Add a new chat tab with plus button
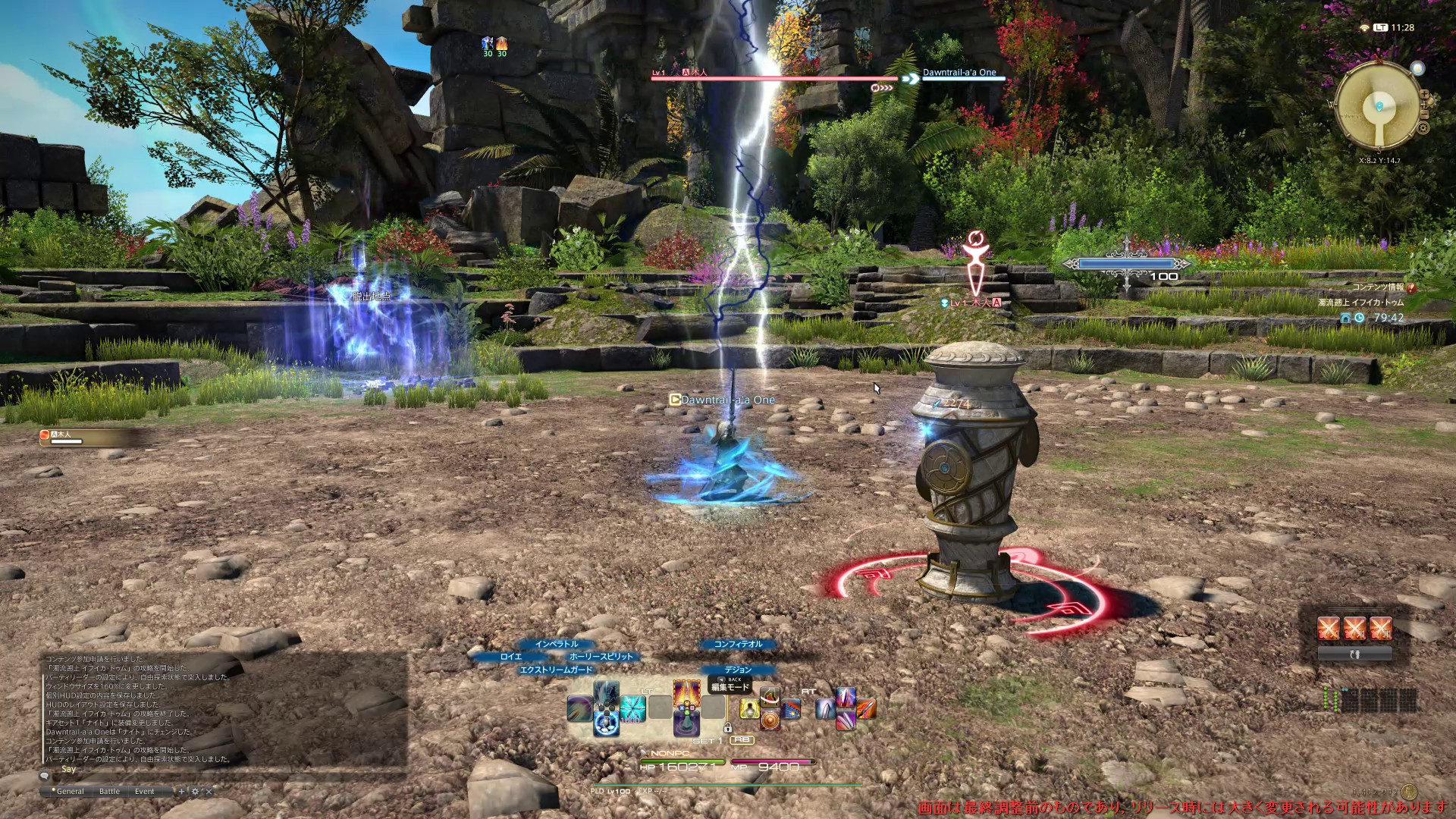This screenshot has height=819, width=1456. tap(181, 791)
